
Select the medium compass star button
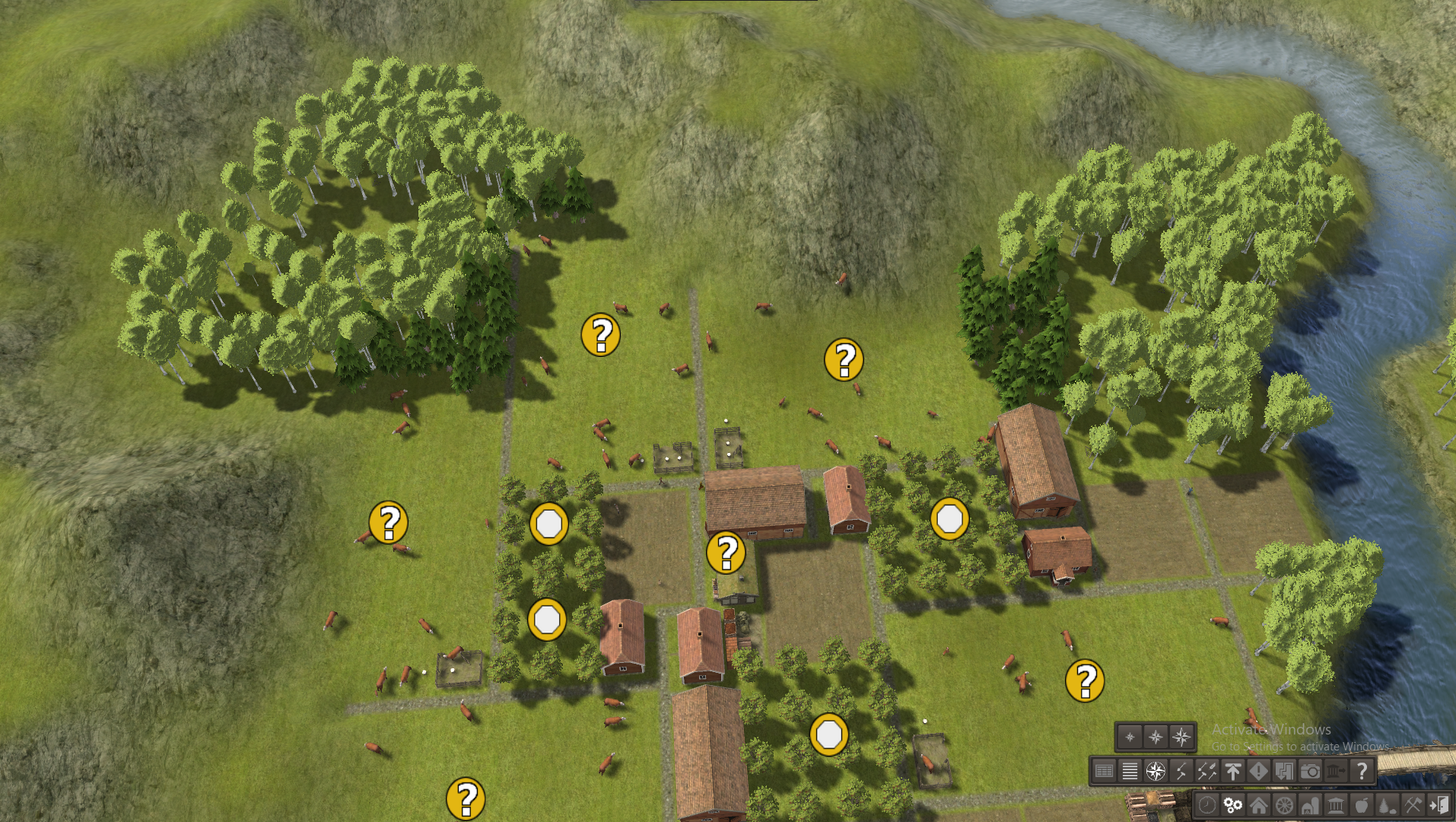coord(1156,737)
